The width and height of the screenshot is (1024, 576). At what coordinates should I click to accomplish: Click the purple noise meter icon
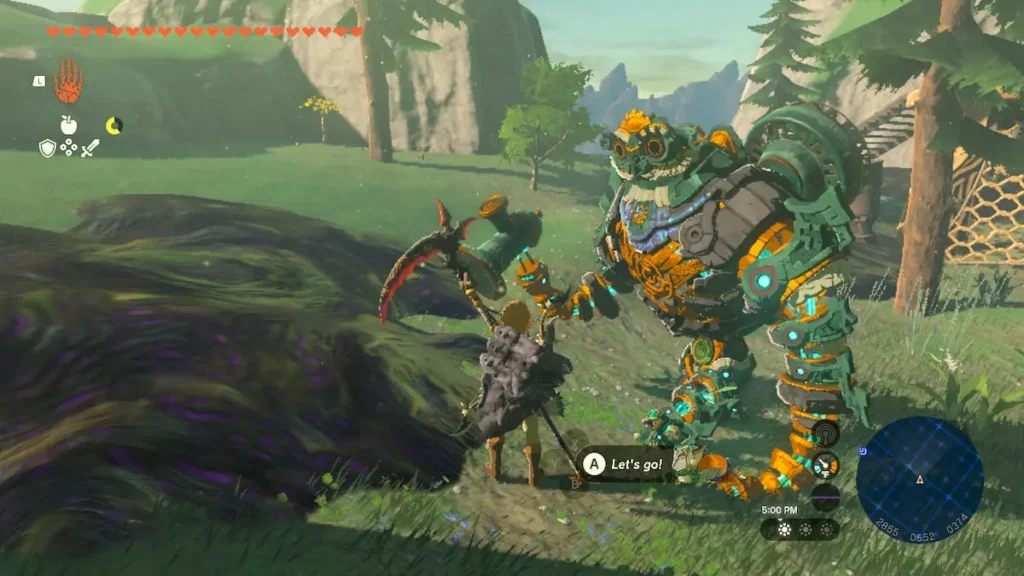tap(825, 496)
